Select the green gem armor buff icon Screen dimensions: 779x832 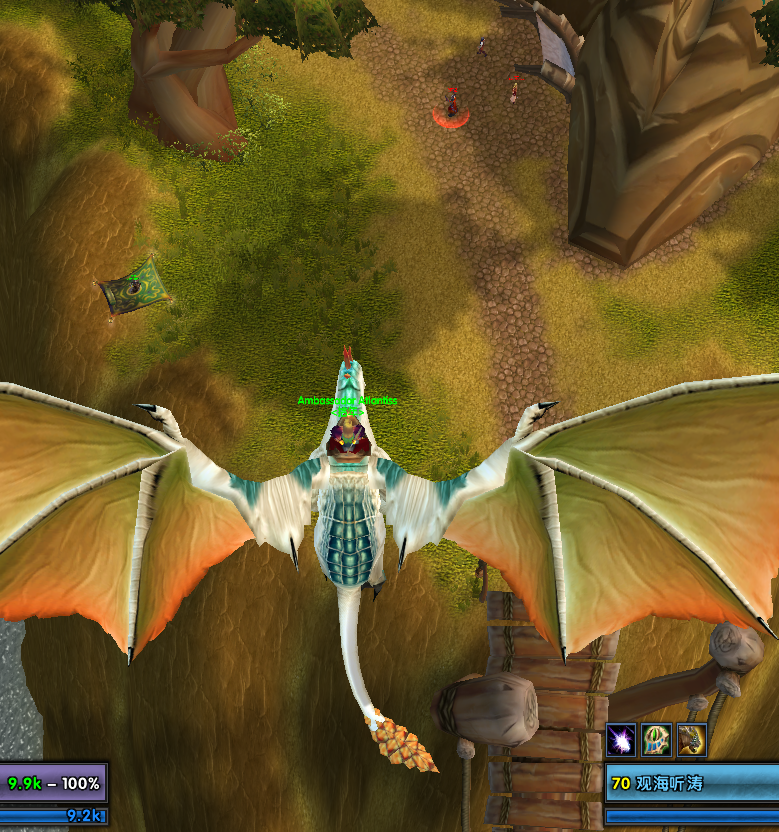656,740
